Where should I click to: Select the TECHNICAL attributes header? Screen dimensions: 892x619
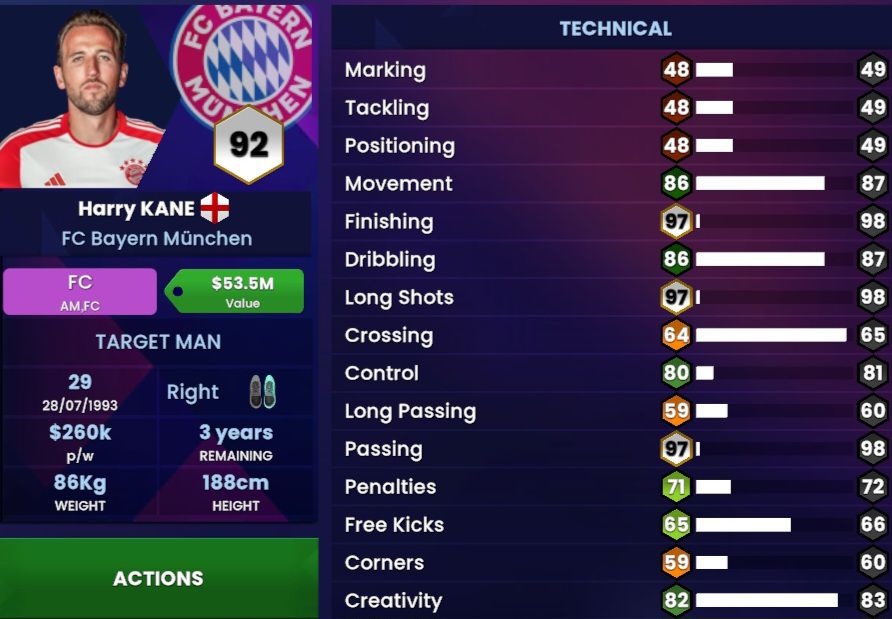tap(615, 29)
